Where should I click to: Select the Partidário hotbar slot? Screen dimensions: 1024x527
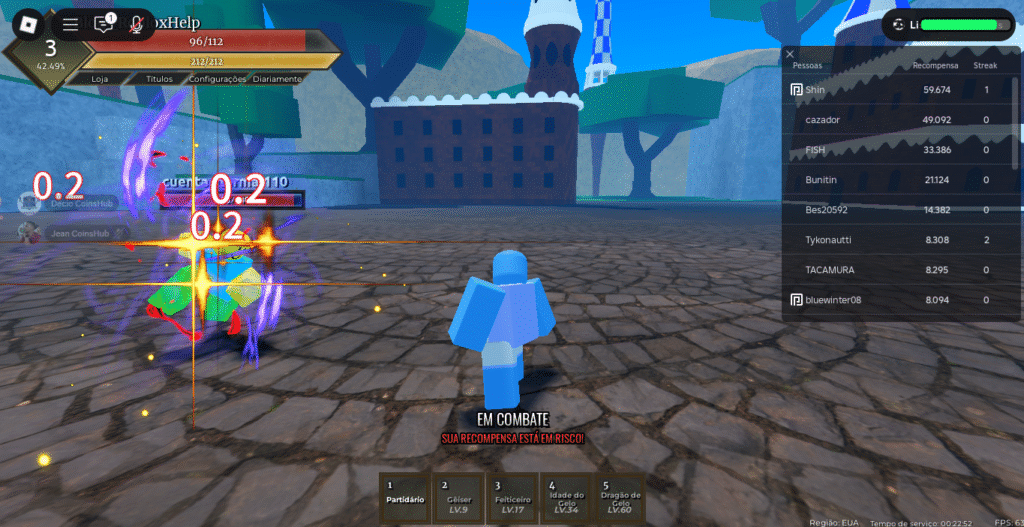pyautogui.click(x=405, y=497)
